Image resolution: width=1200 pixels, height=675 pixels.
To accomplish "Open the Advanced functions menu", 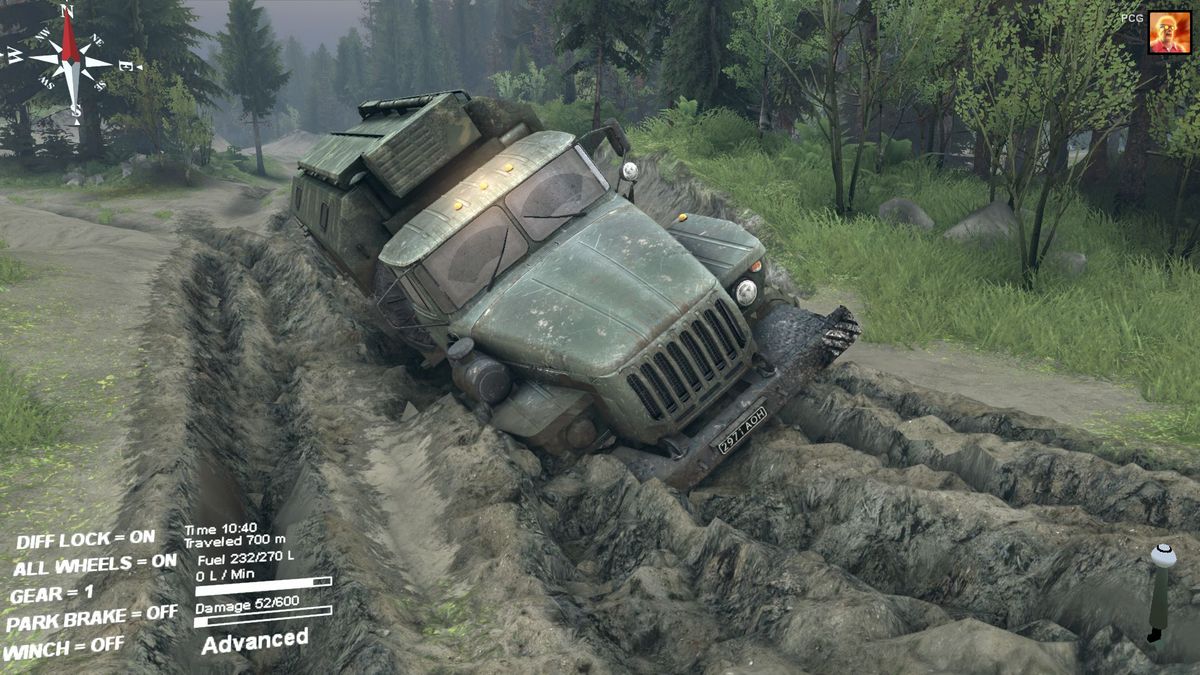I will click(x=255, y=640).
